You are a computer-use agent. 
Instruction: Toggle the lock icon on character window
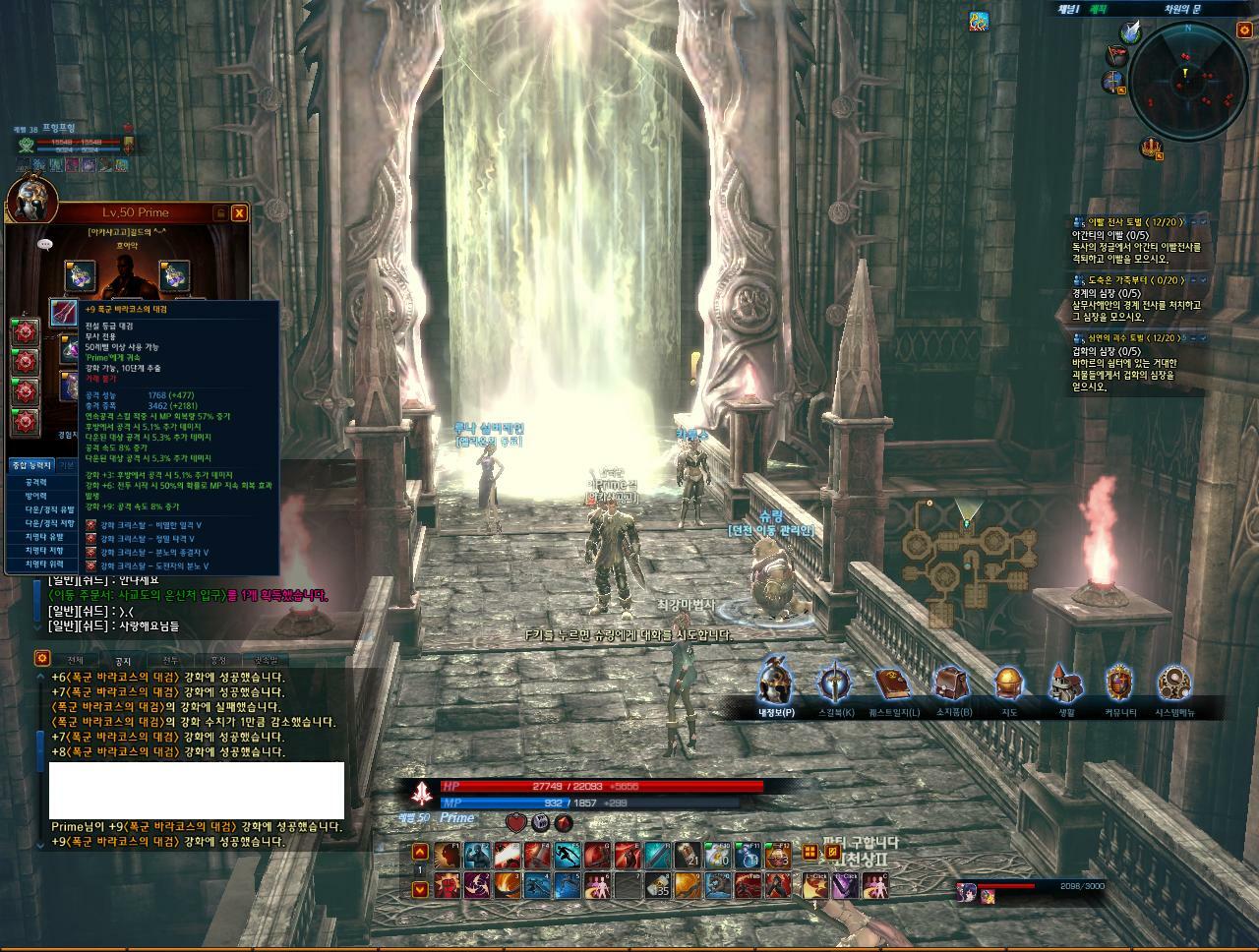pos(219,212)
